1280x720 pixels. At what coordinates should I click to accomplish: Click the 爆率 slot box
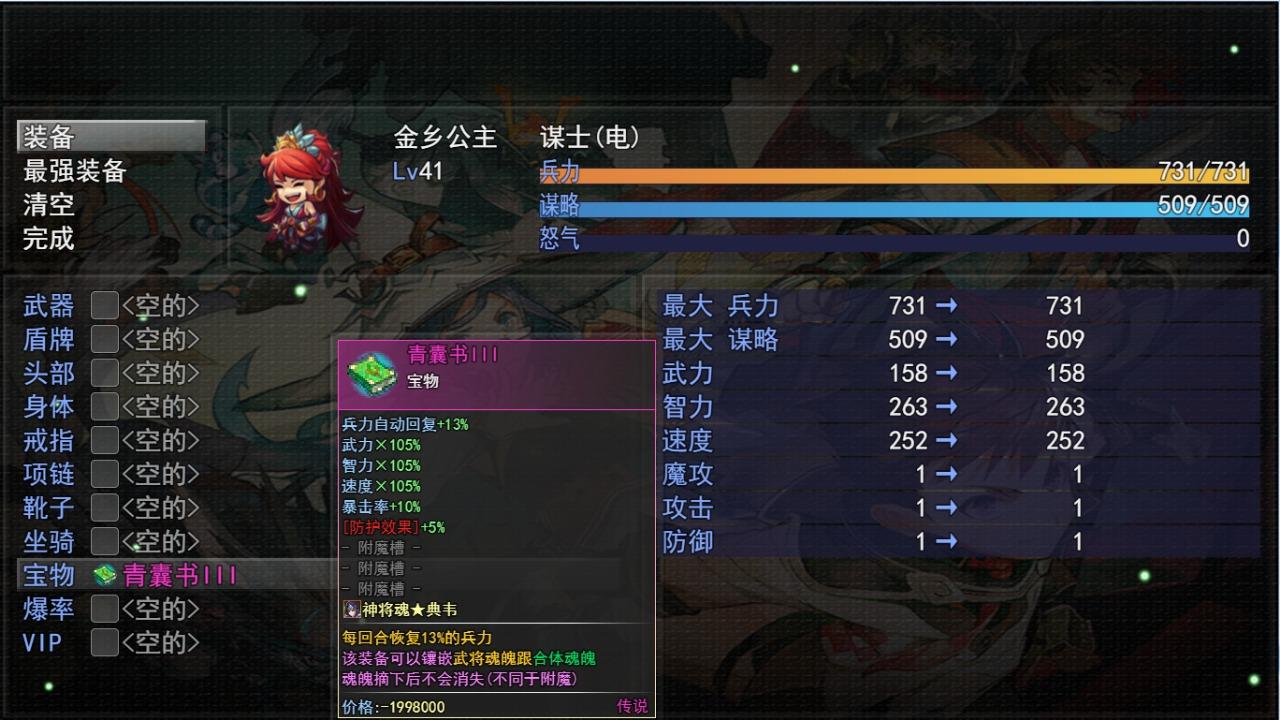pos(105,609)
